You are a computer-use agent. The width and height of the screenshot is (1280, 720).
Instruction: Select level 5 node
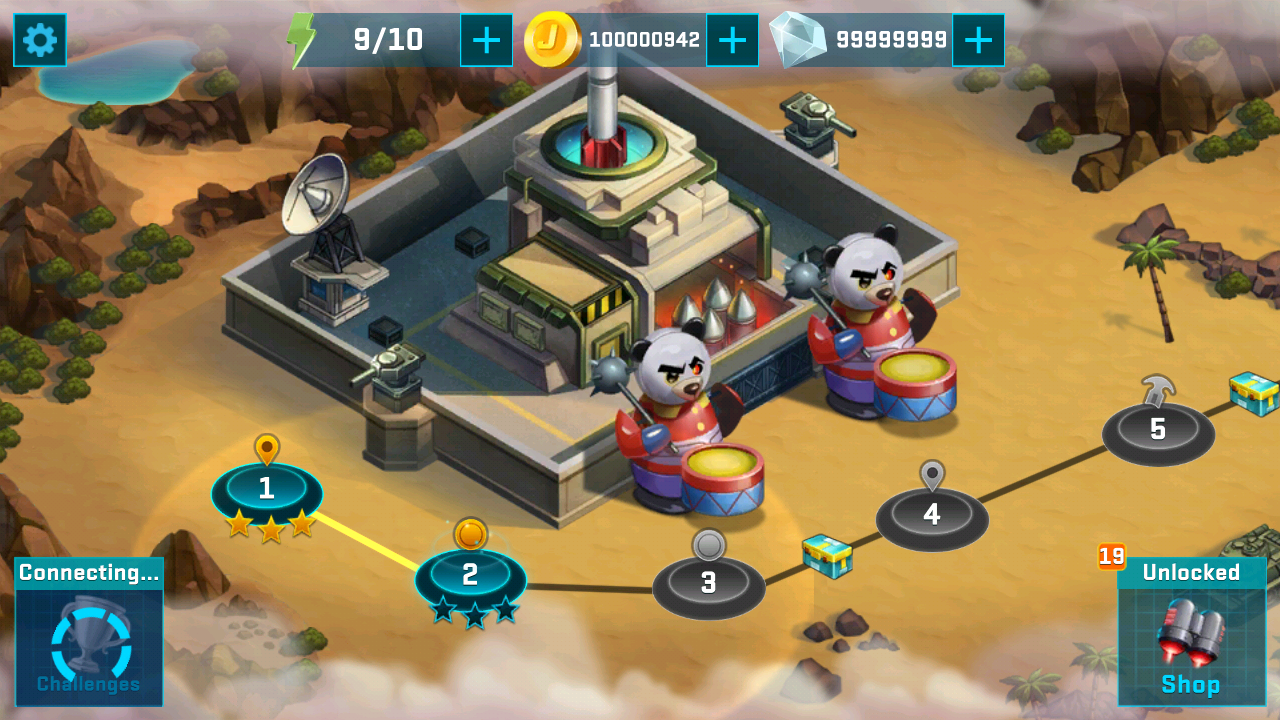pyautogui.click(x=1158, y=430)
